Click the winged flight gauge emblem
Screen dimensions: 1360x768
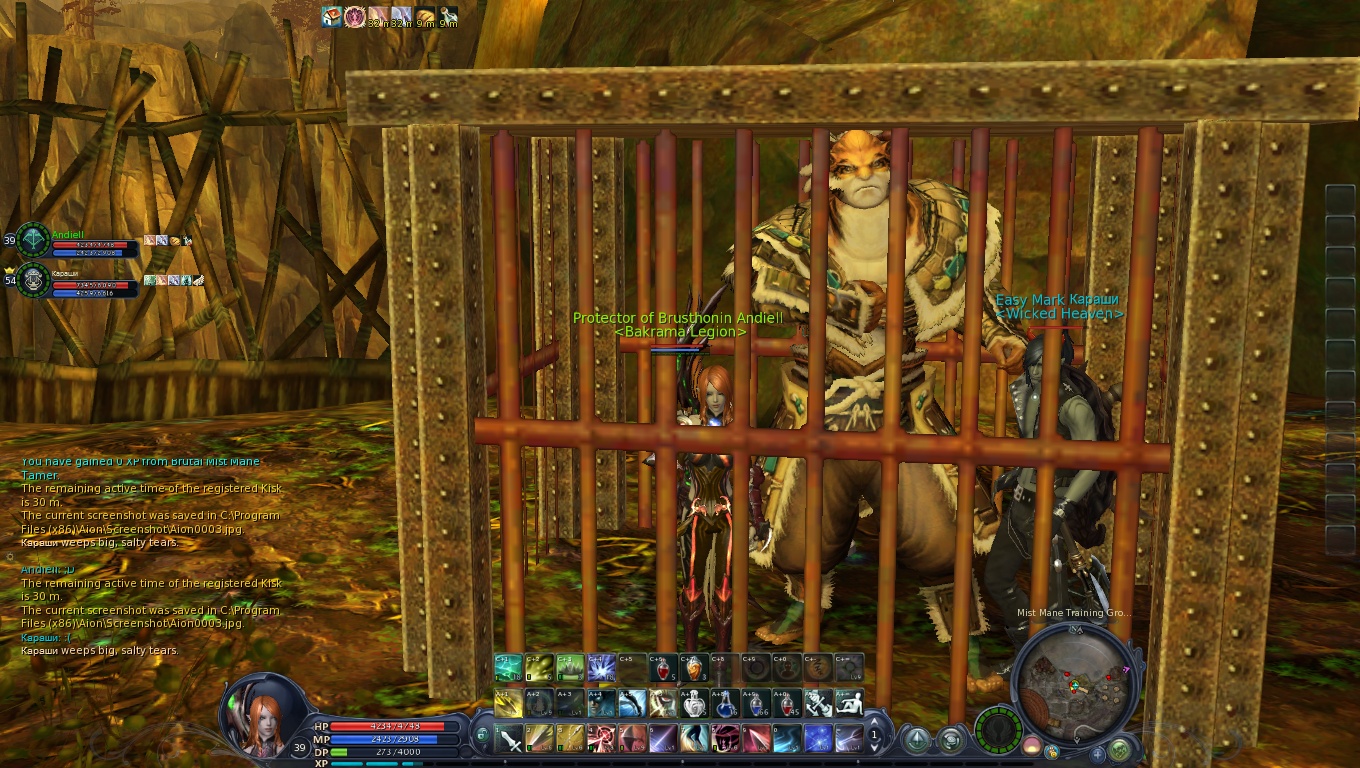998,731
